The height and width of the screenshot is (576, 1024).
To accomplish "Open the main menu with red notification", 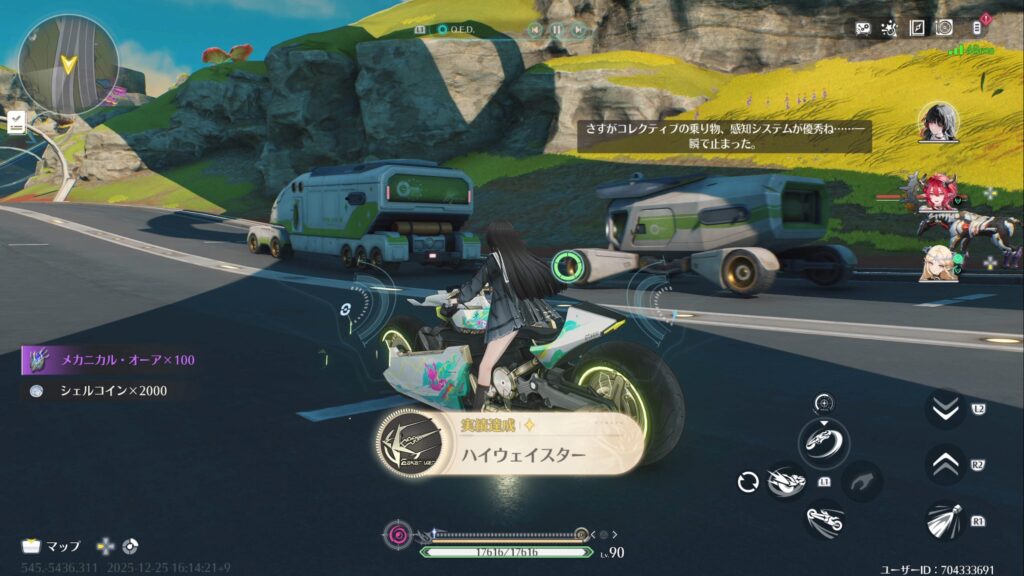I will pos(977,28).
